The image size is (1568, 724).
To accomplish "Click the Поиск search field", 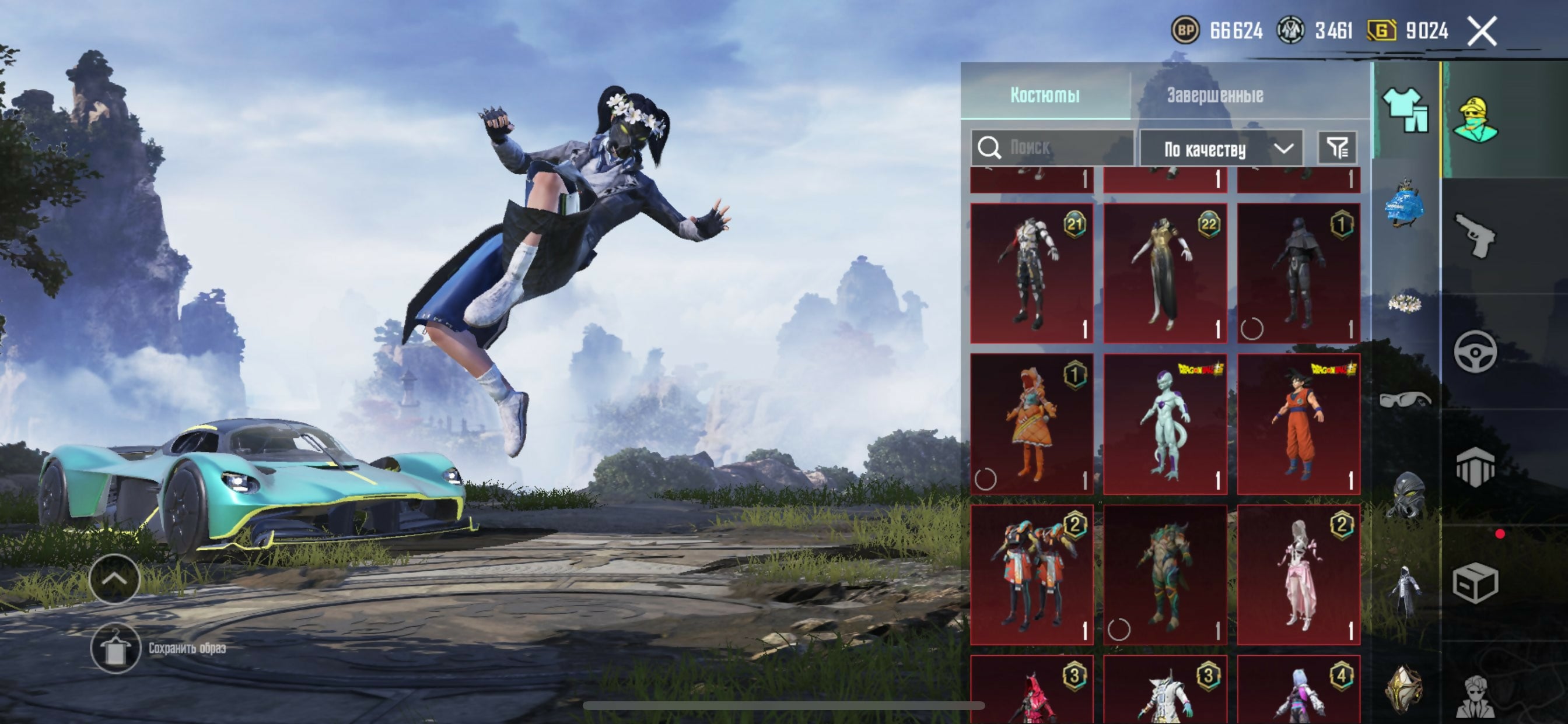I will tap(1059, 147).
